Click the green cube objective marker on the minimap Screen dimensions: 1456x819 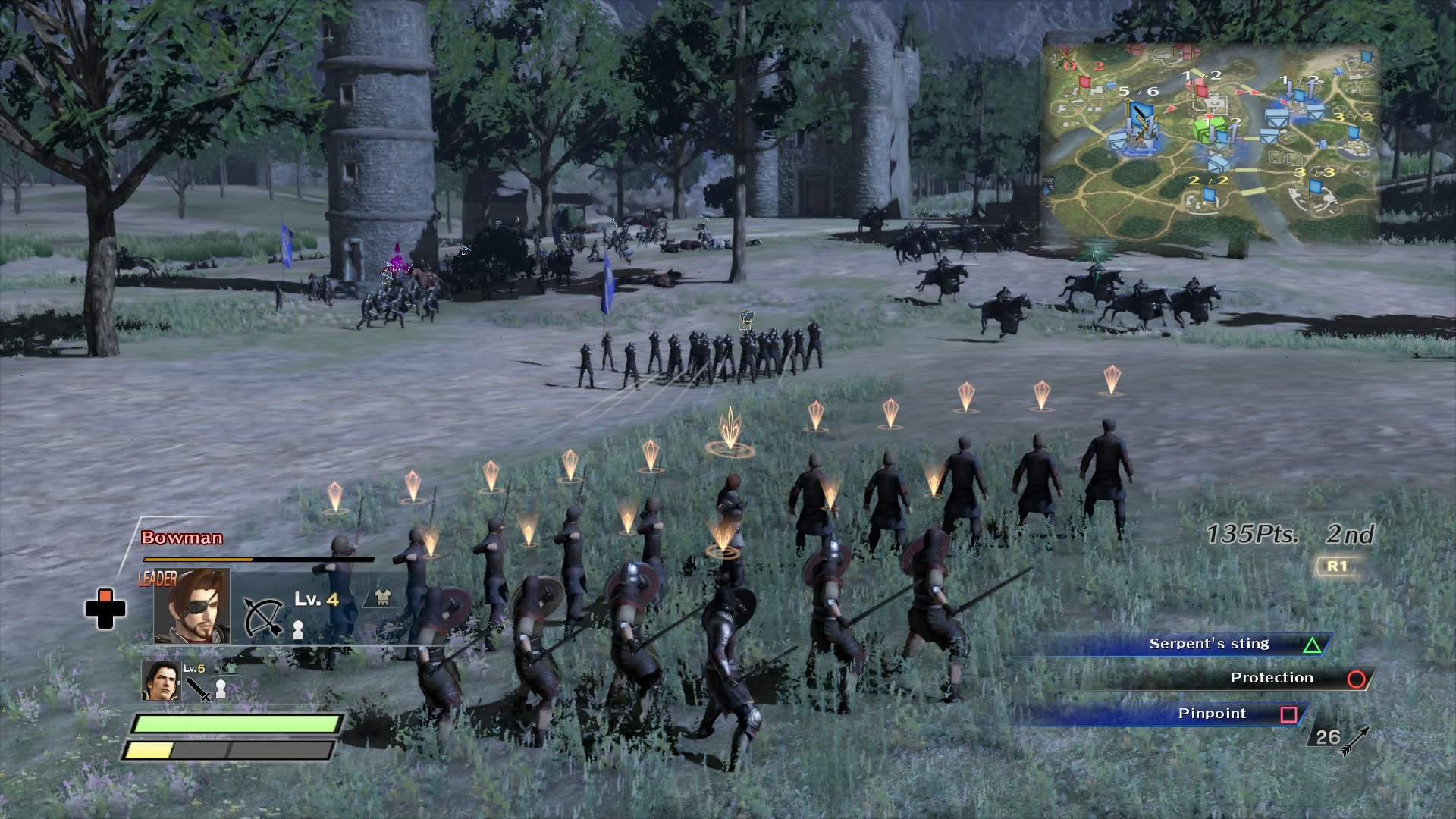point(1210,128)
